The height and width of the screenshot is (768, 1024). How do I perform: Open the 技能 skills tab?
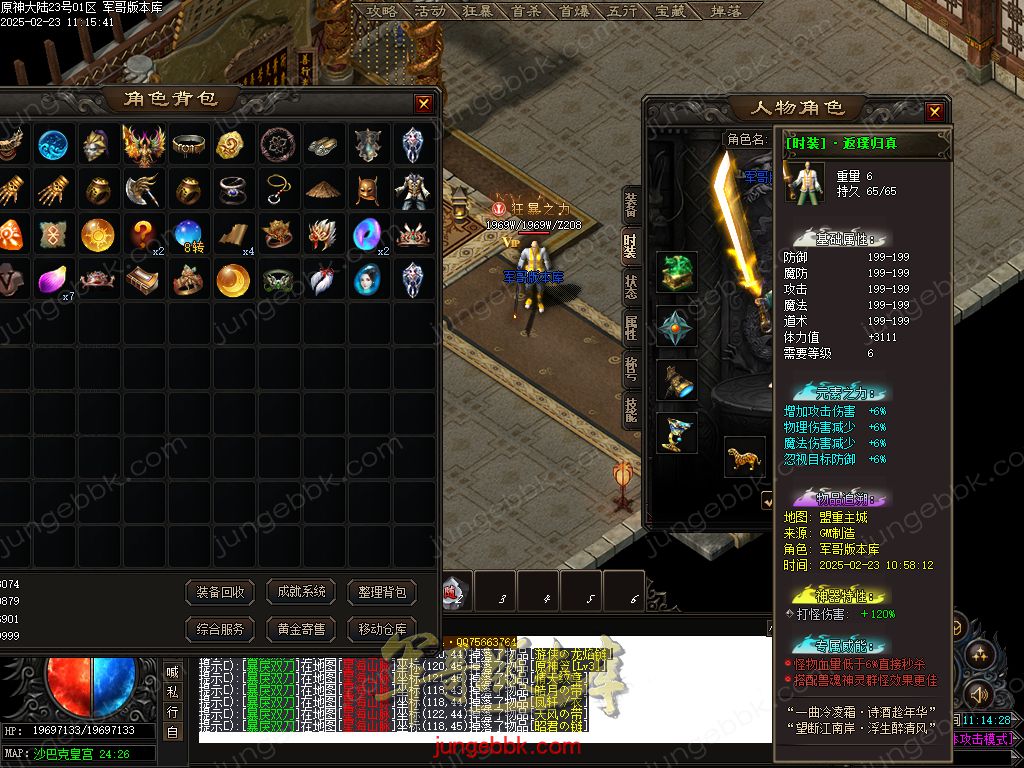pos(631,410)
